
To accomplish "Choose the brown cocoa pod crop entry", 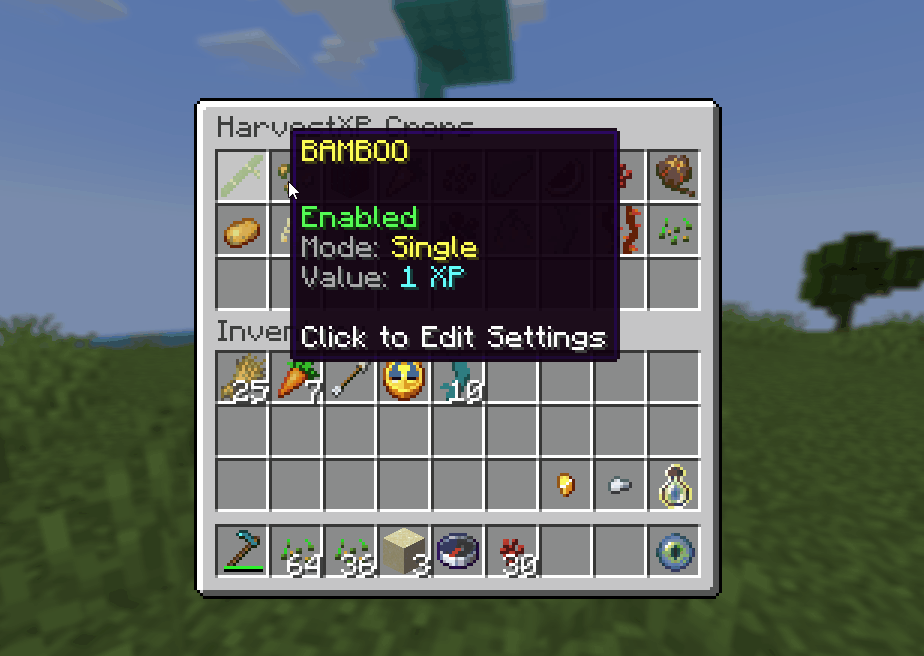I will [675, 176].
